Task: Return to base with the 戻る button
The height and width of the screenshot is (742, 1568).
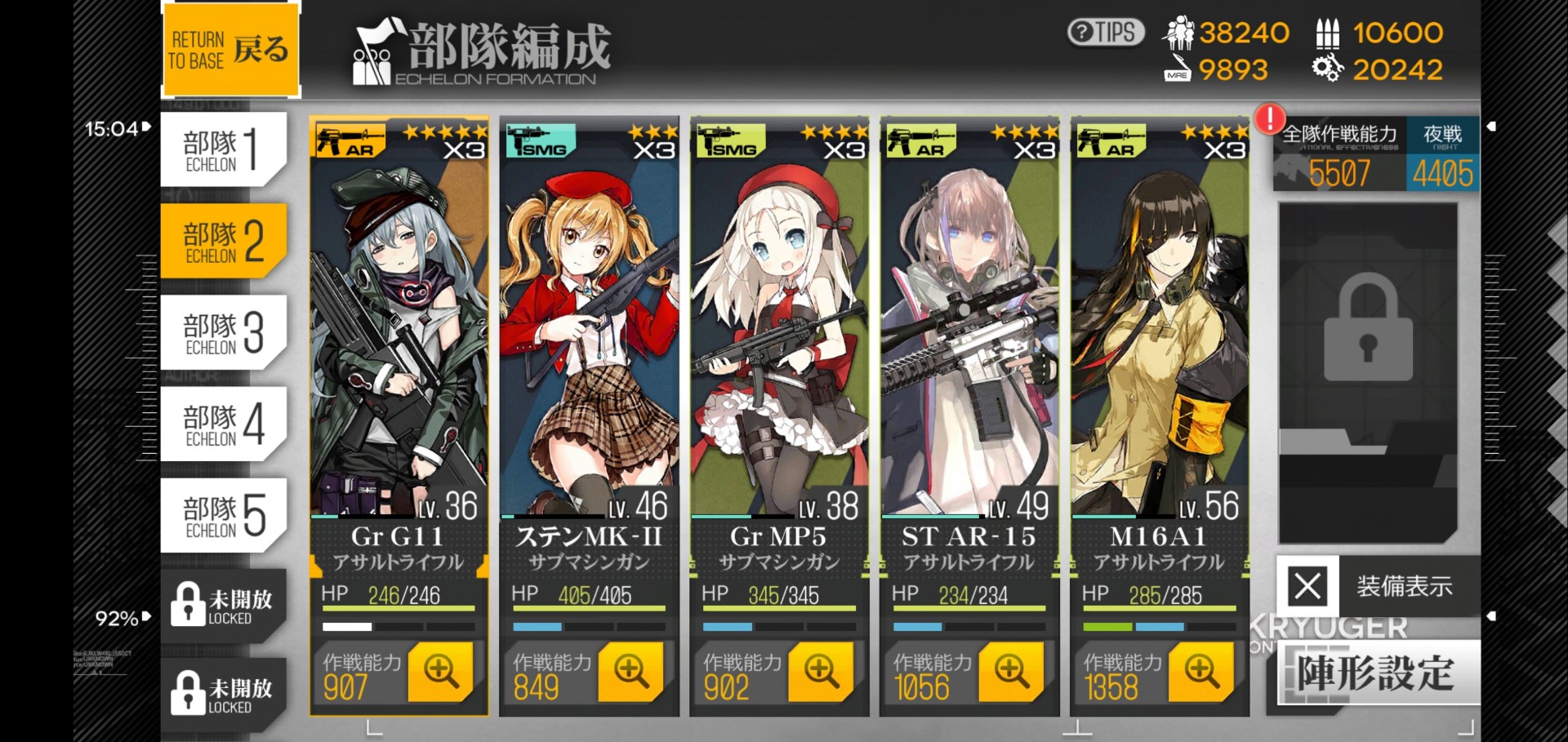Action: [x=231, y=49]
